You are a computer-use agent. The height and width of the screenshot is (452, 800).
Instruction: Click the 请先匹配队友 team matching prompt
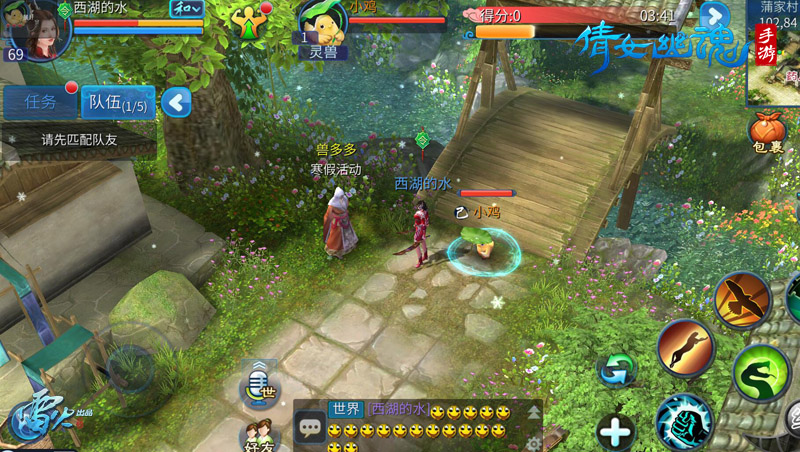[x=78, y=140]
